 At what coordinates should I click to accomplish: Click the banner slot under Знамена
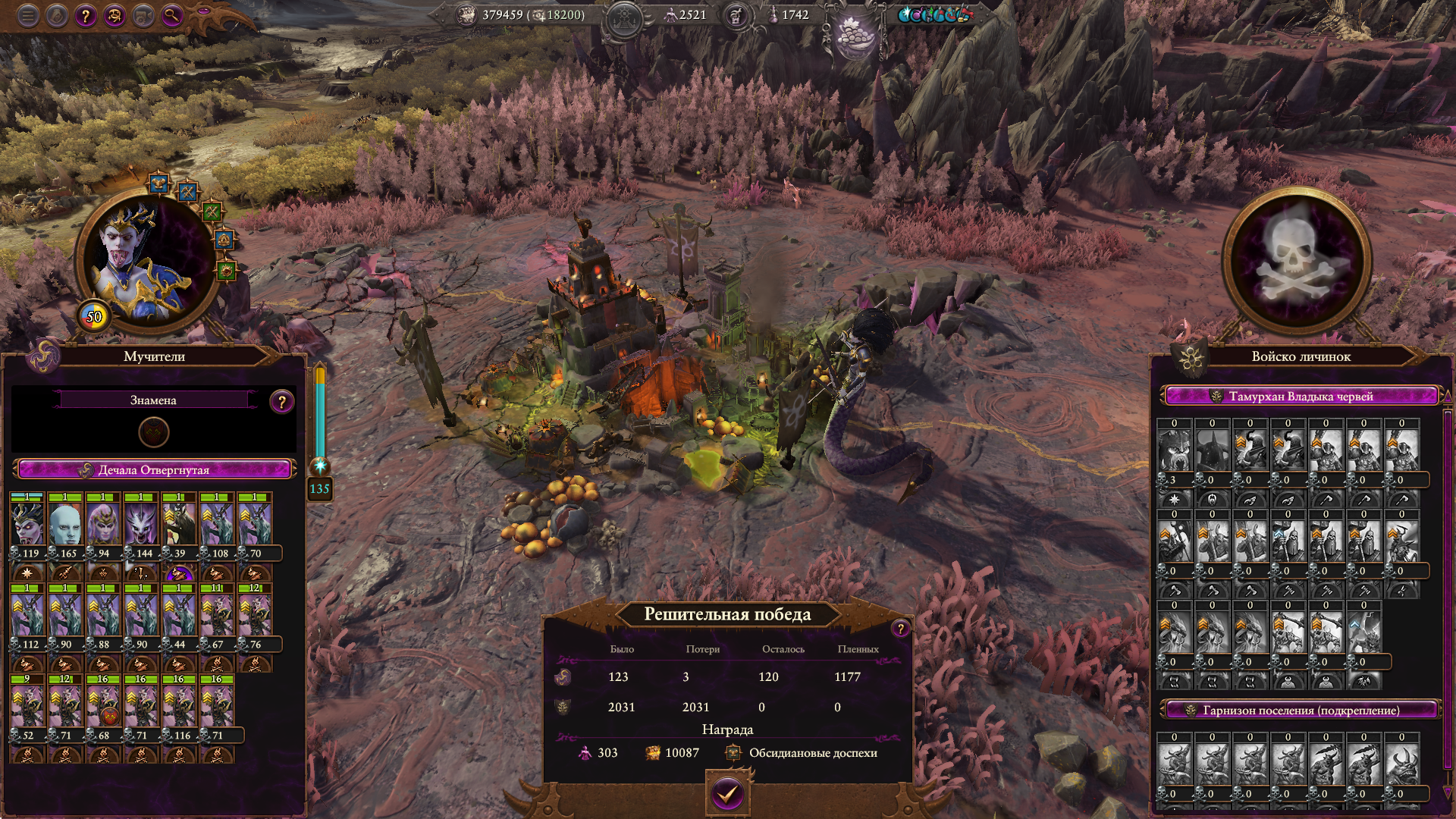[154, 432]
